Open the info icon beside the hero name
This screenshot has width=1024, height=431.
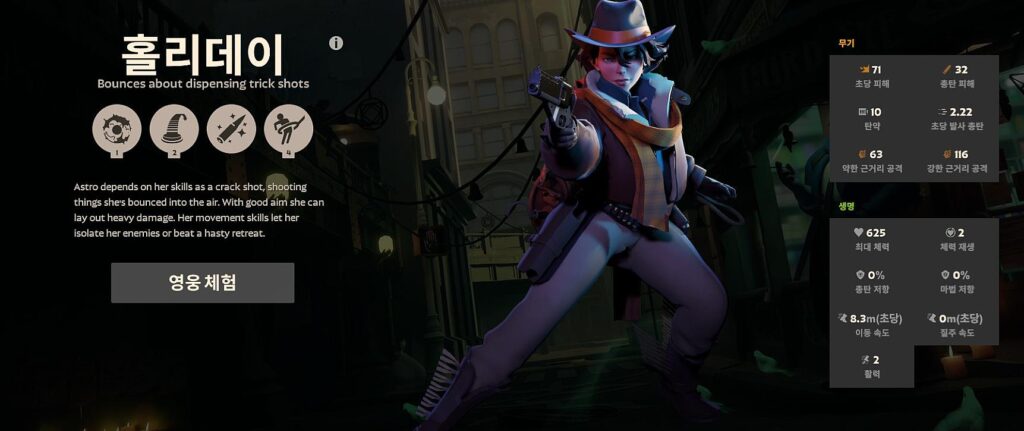(336, 43)
